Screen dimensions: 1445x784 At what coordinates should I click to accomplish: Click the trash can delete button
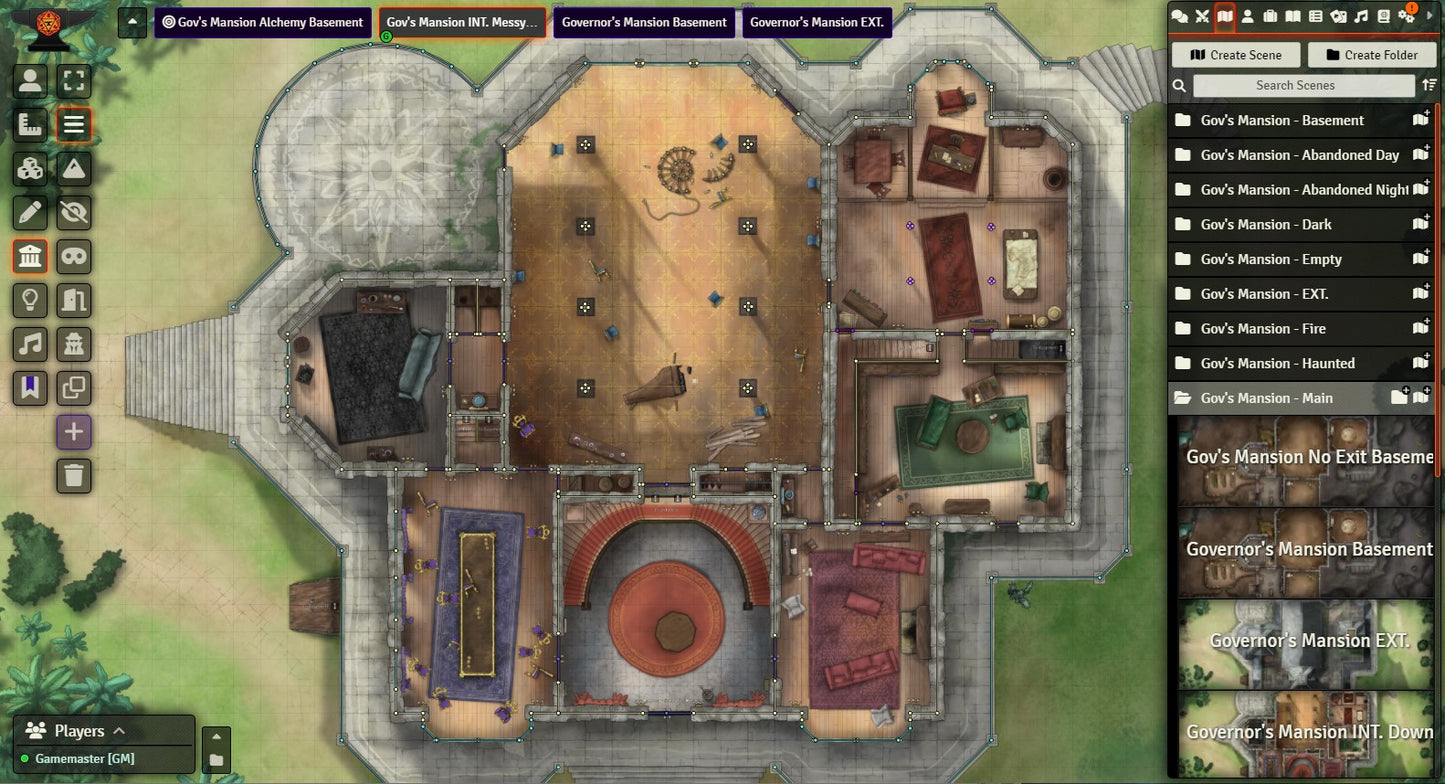coord(74,475)
